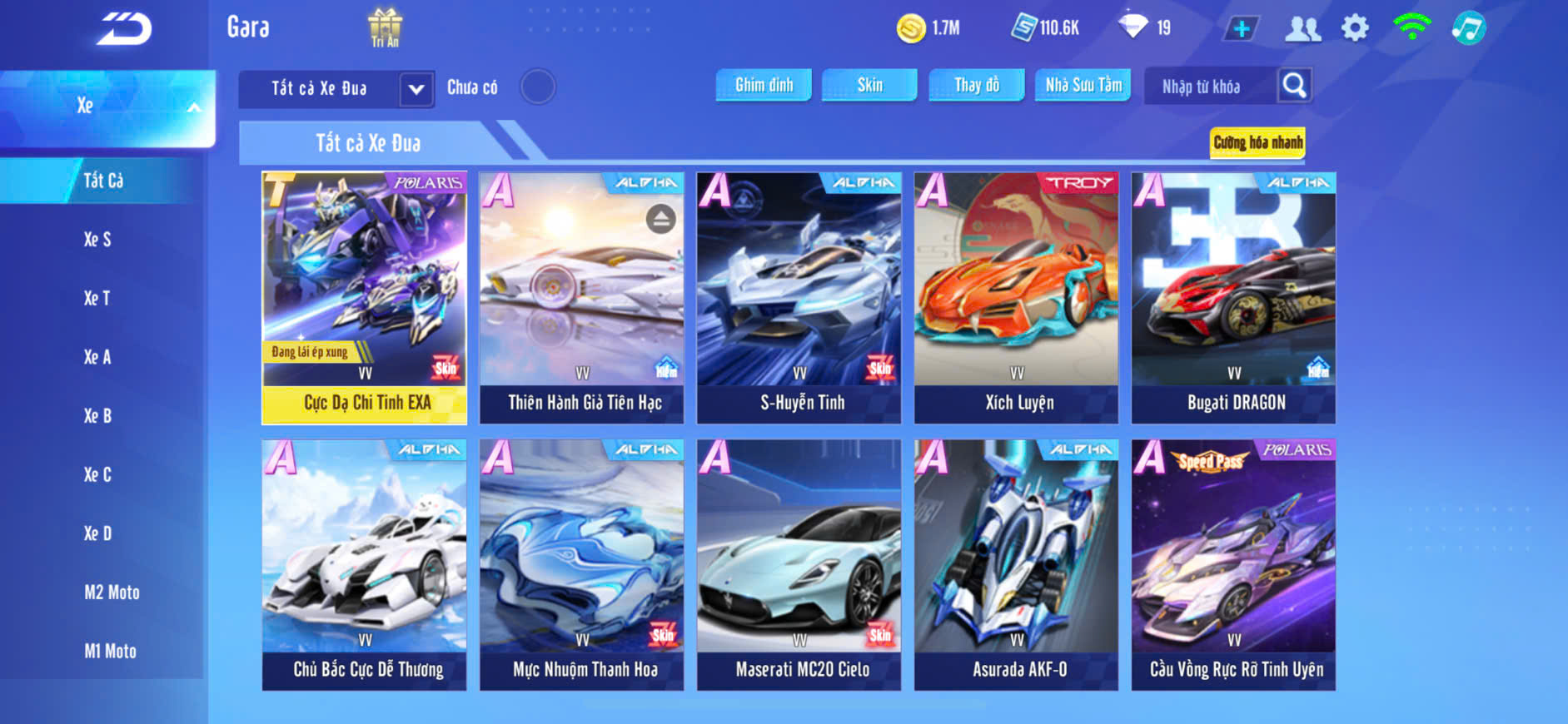Go back using the top-left arrow logo
The width and height of the screenshot is (1568, 724).
[x=125, y=29]
